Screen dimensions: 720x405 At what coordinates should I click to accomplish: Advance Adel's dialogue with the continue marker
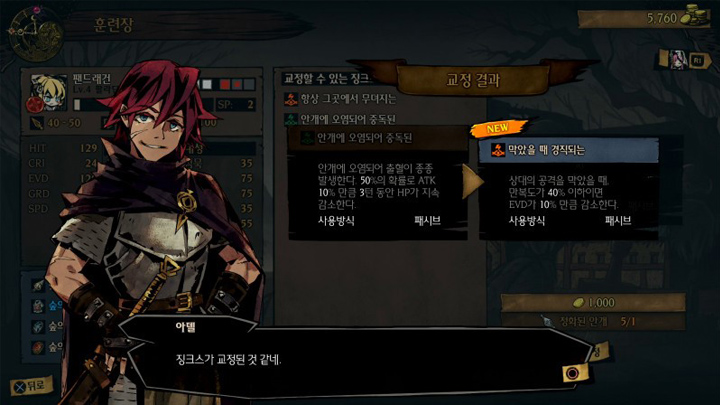[x=573, y=372]
